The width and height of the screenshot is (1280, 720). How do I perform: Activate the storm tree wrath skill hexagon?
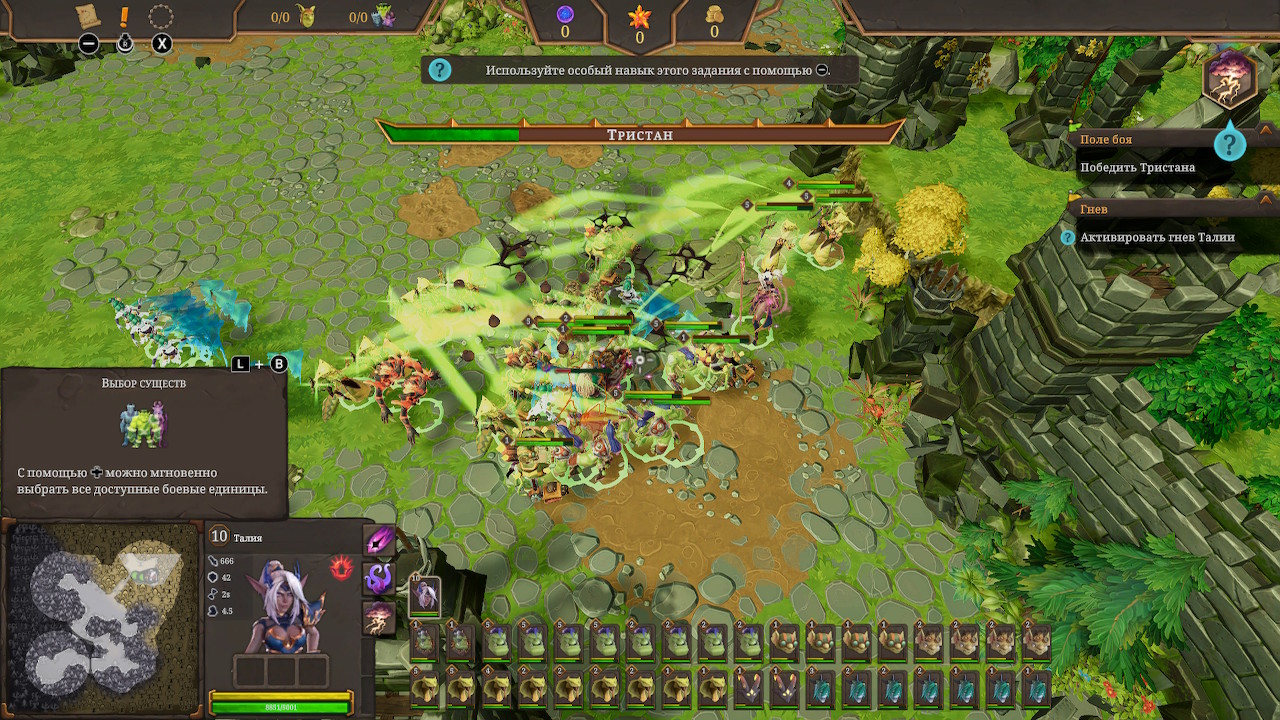click(x=1229, y=79)
